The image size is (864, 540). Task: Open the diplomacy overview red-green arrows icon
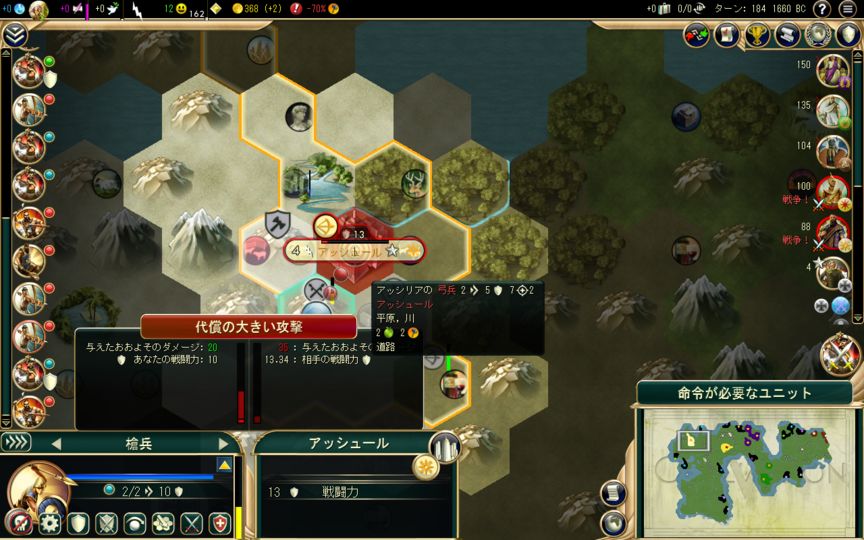coord(697,35)
